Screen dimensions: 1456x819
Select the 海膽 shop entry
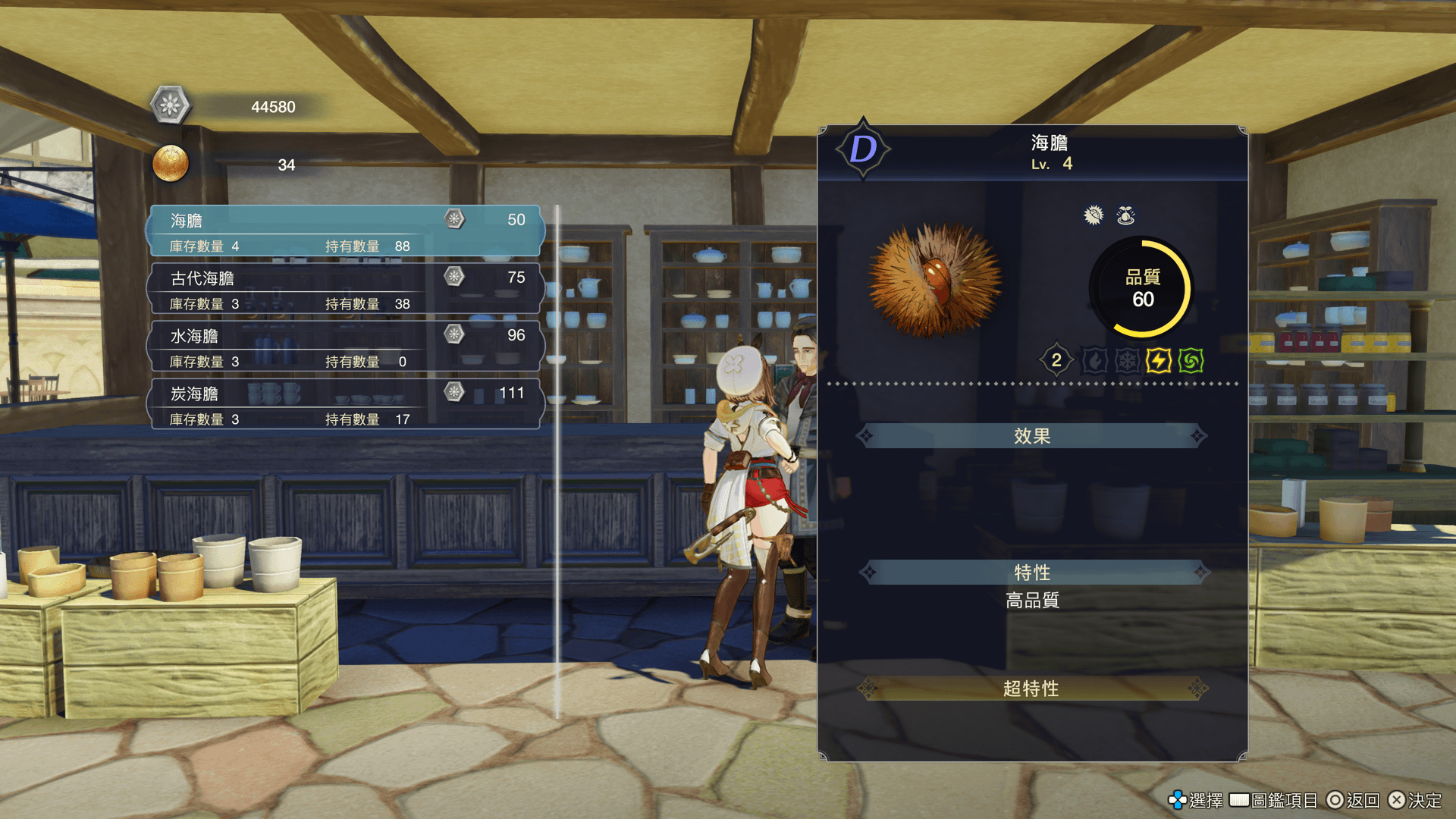tap(345, 231)
